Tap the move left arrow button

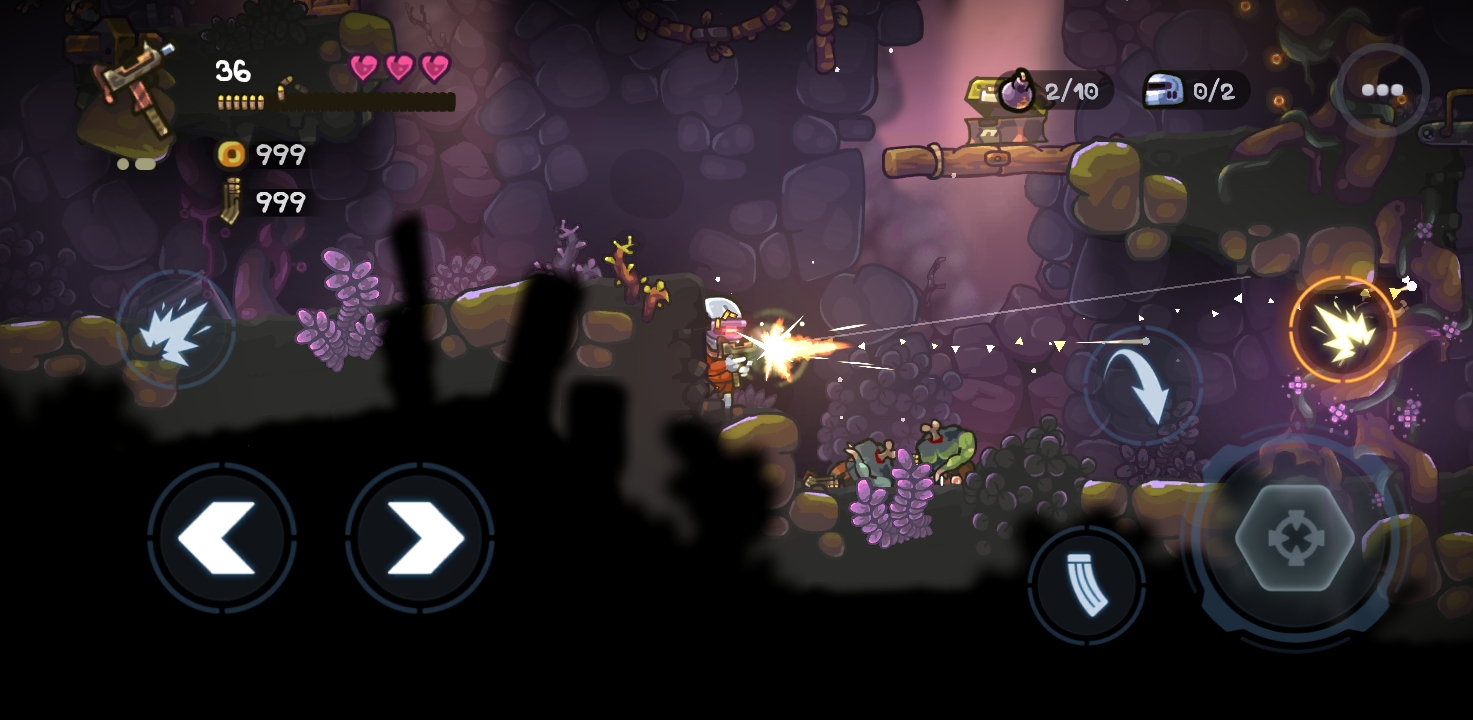click(222, 538)
